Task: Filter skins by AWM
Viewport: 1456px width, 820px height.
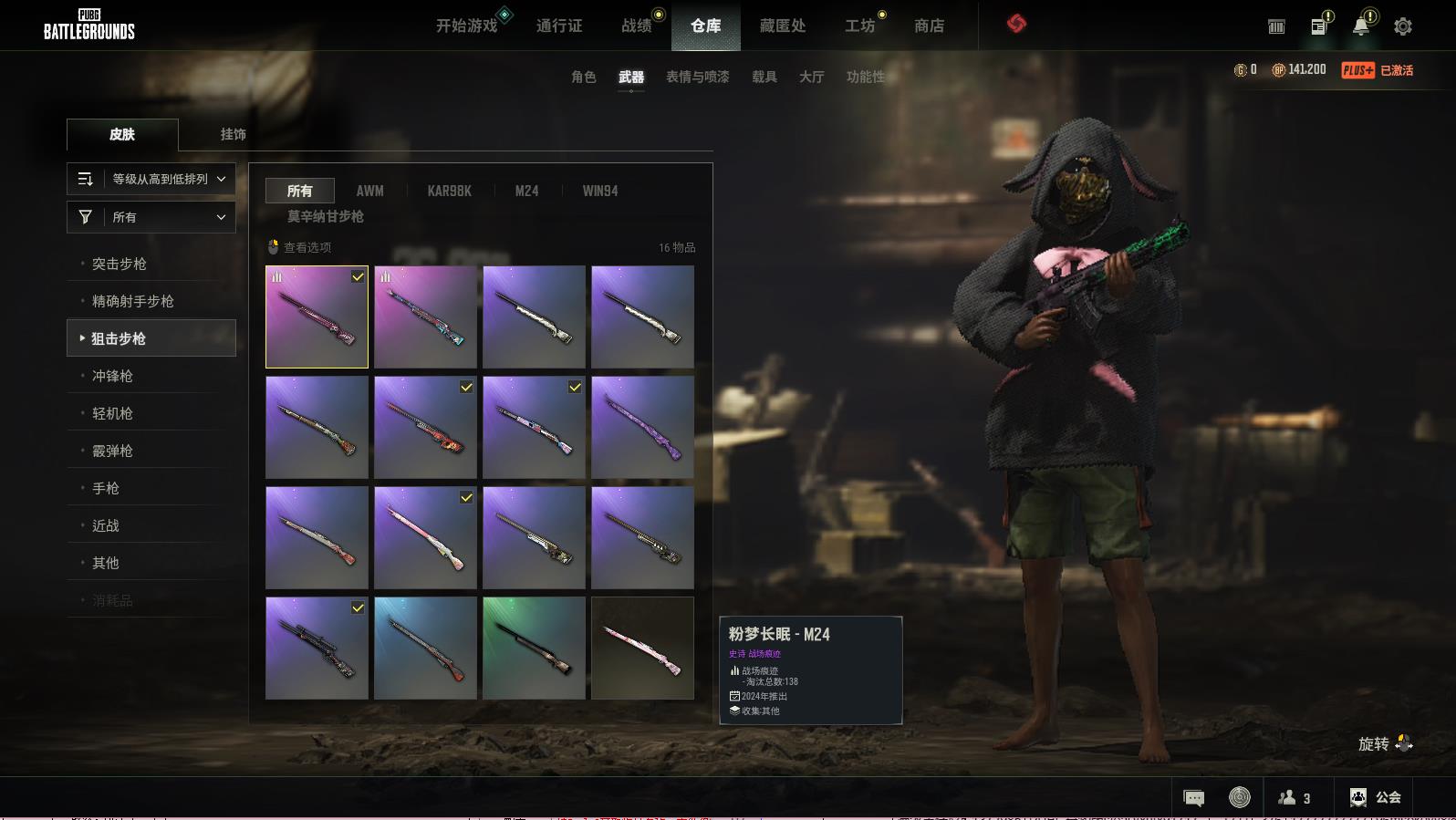Action: pos(369,191)
